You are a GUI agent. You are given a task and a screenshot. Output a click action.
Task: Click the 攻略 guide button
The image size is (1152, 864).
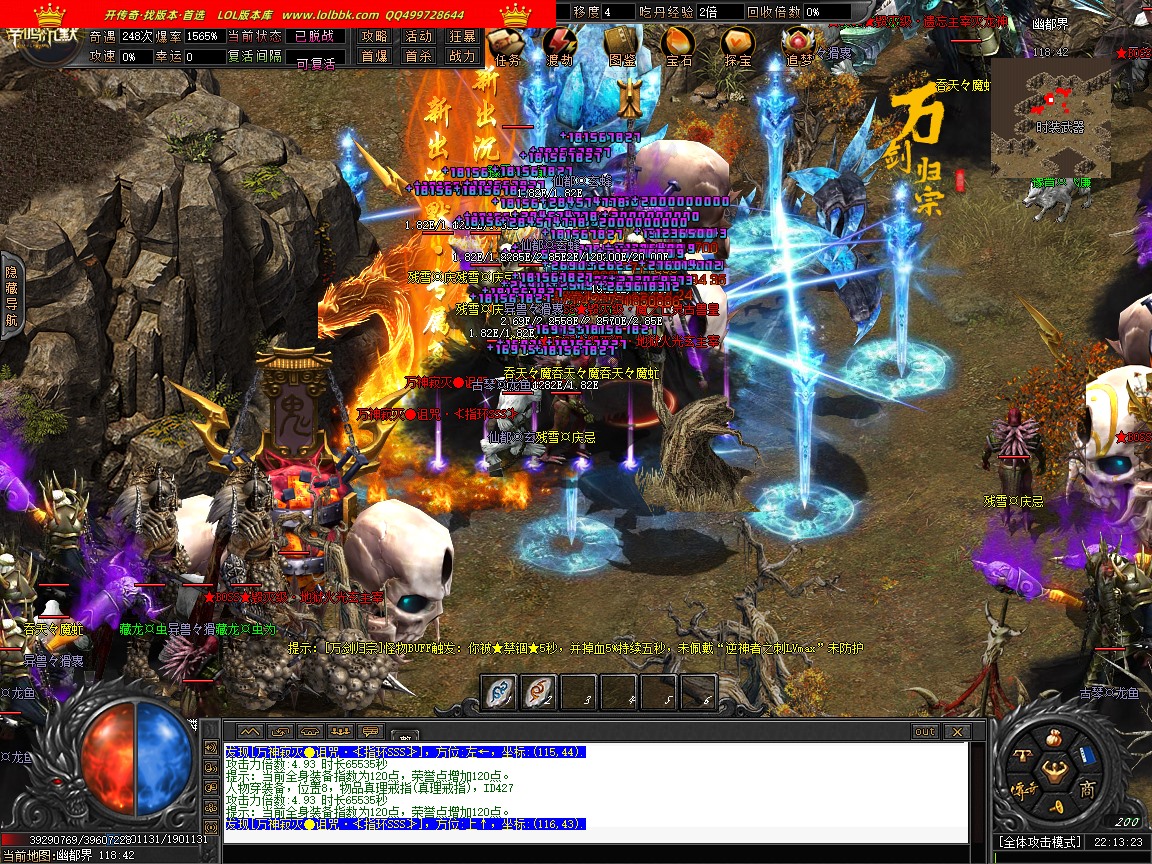click(374, 36)
